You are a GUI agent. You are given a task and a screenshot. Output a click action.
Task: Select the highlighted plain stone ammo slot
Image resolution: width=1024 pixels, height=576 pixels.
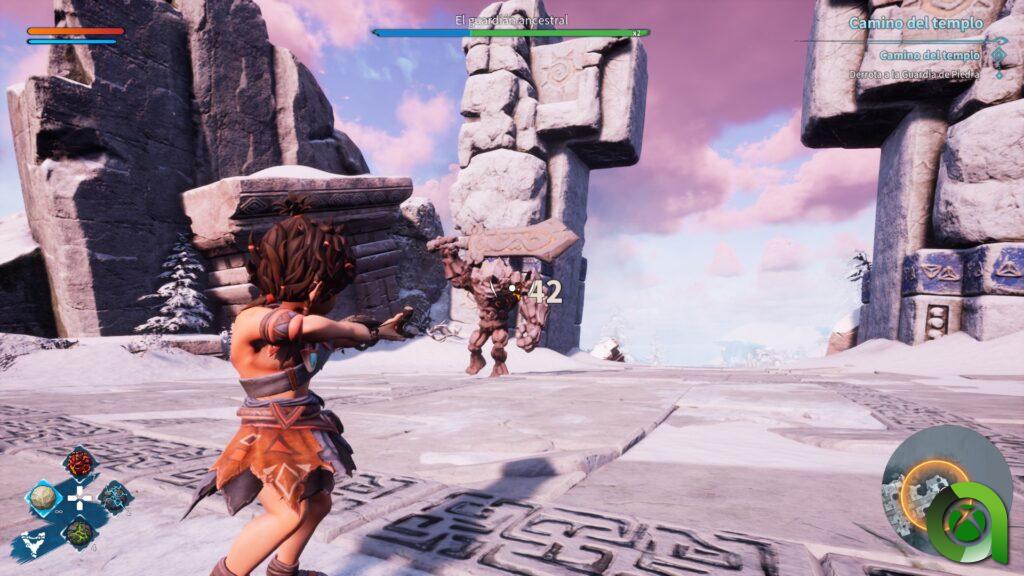click(x=43, y=498)
